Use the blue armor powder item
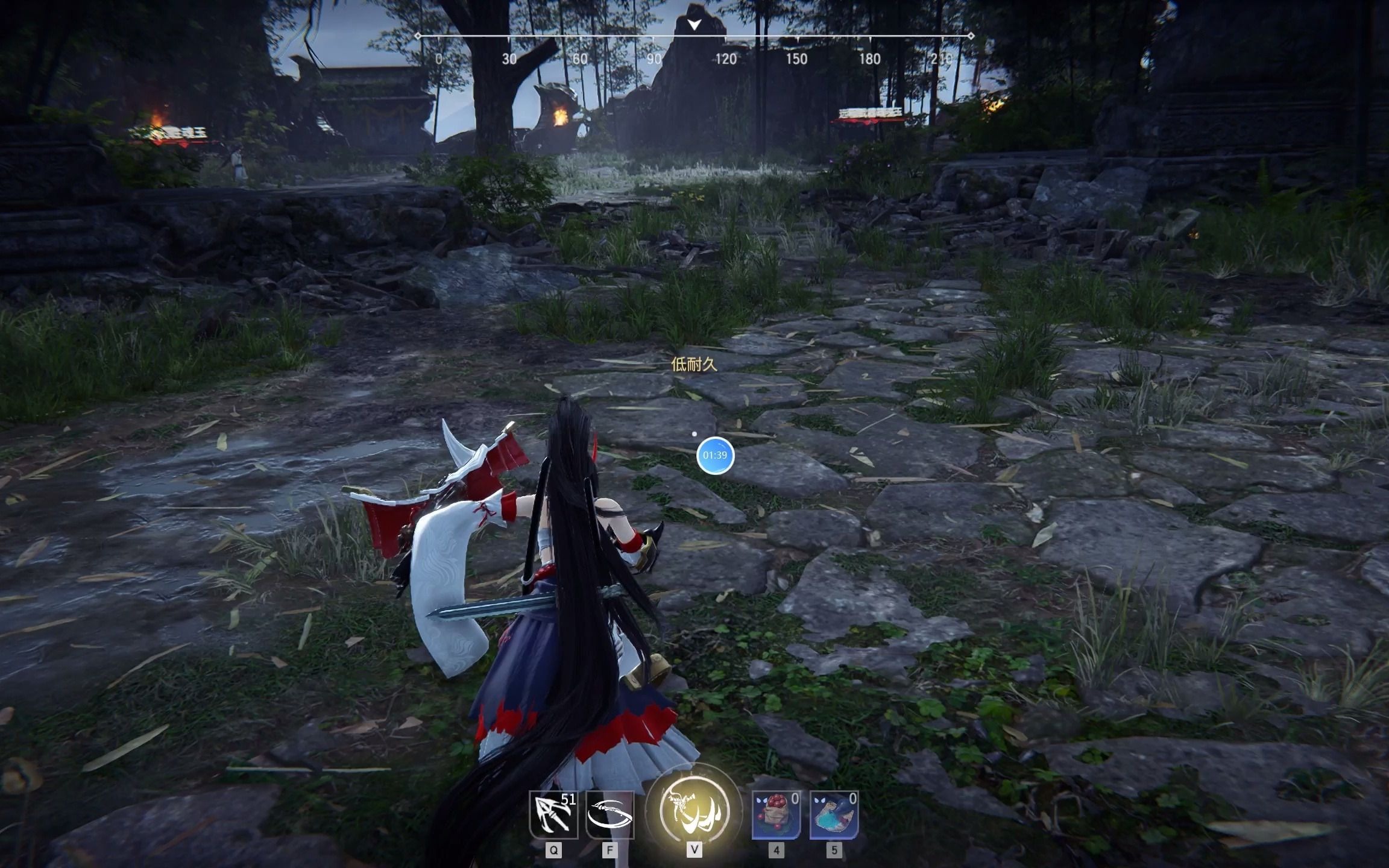 tap(834, 815)
